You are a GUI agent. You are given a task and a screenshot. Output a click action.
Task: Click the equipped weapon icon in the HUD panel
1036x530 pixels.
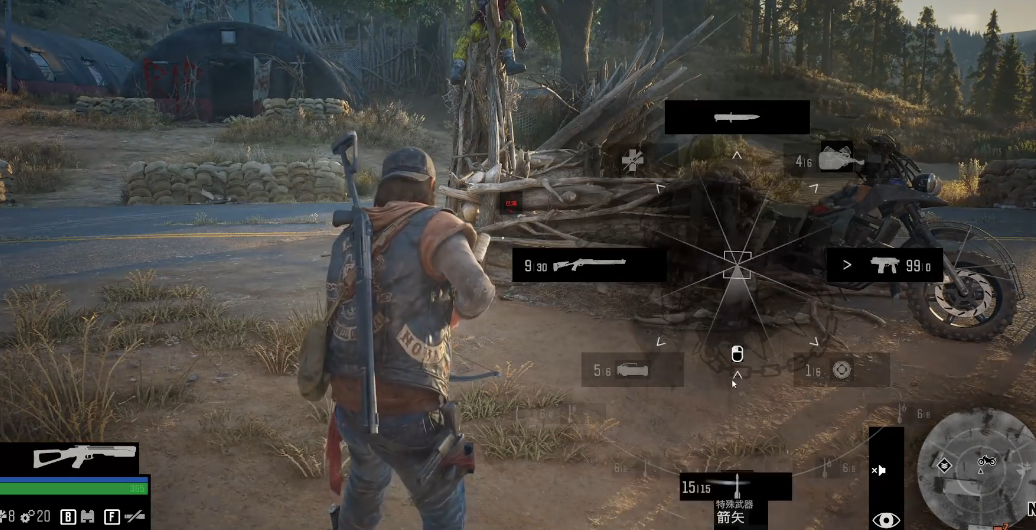coord(84,456)
